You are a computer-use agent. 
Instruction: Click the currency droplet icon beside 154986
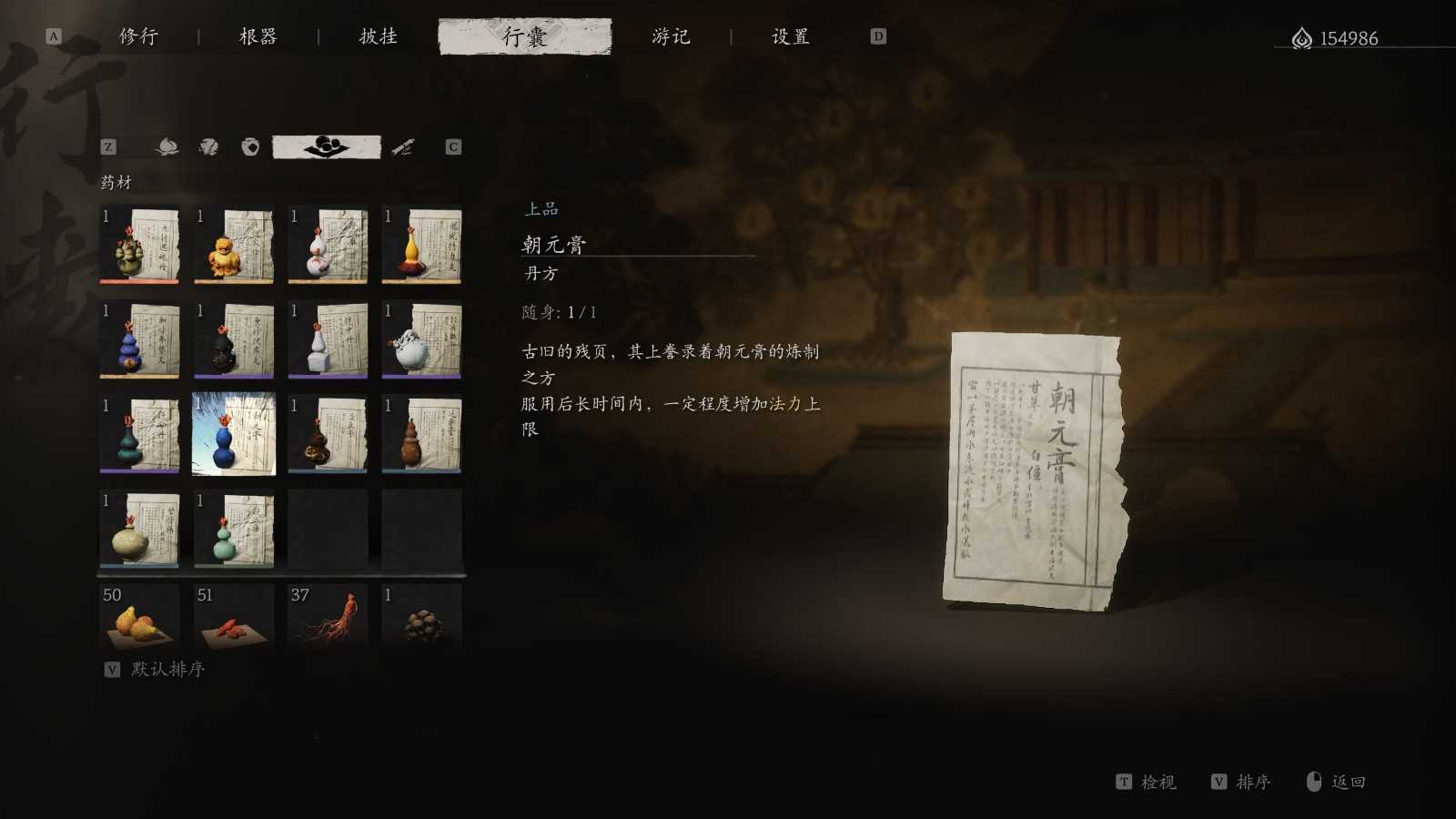(x=1300, y=38)
